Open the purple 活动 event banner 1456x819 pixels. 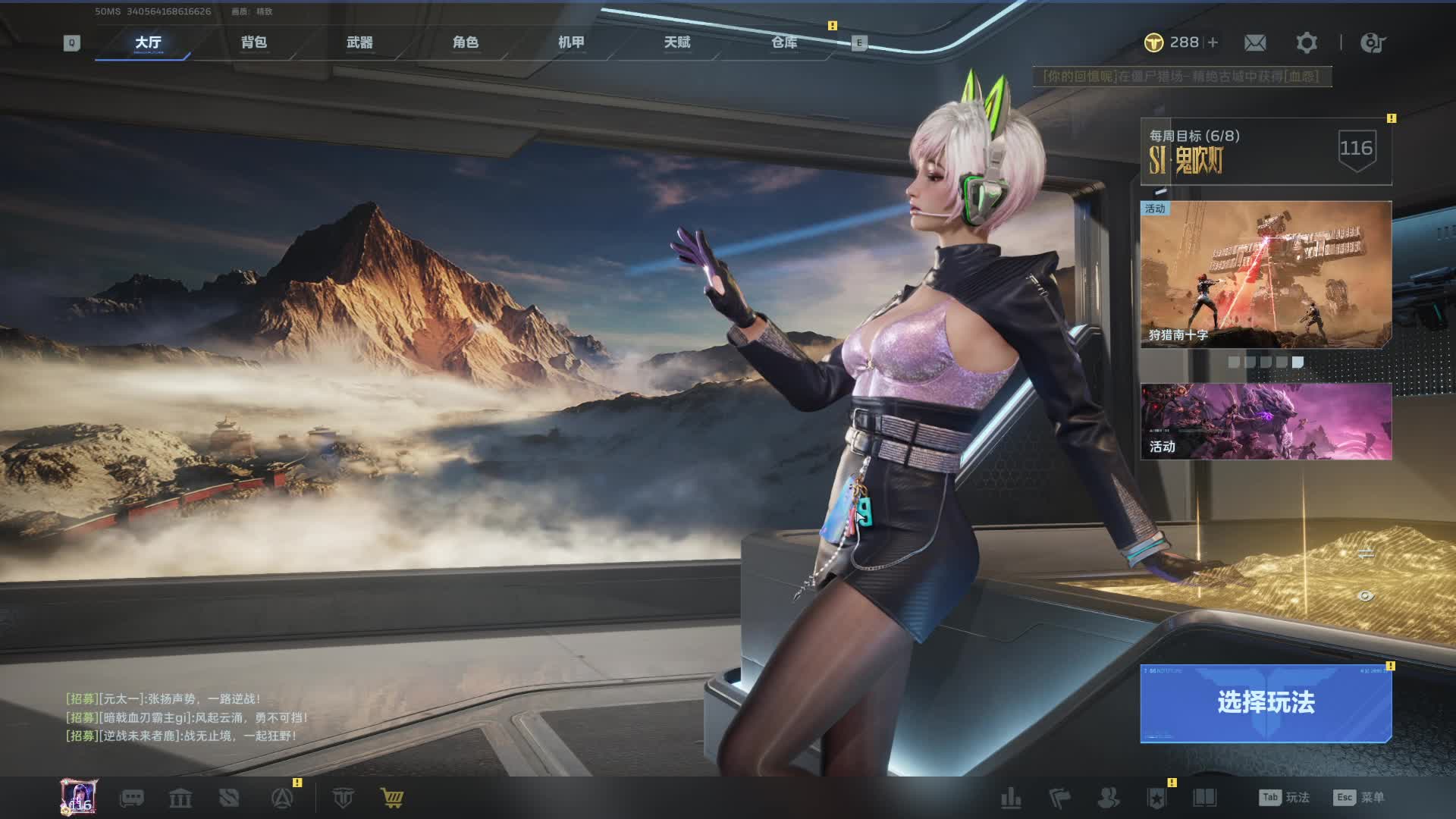click(x=1265, y=421)
